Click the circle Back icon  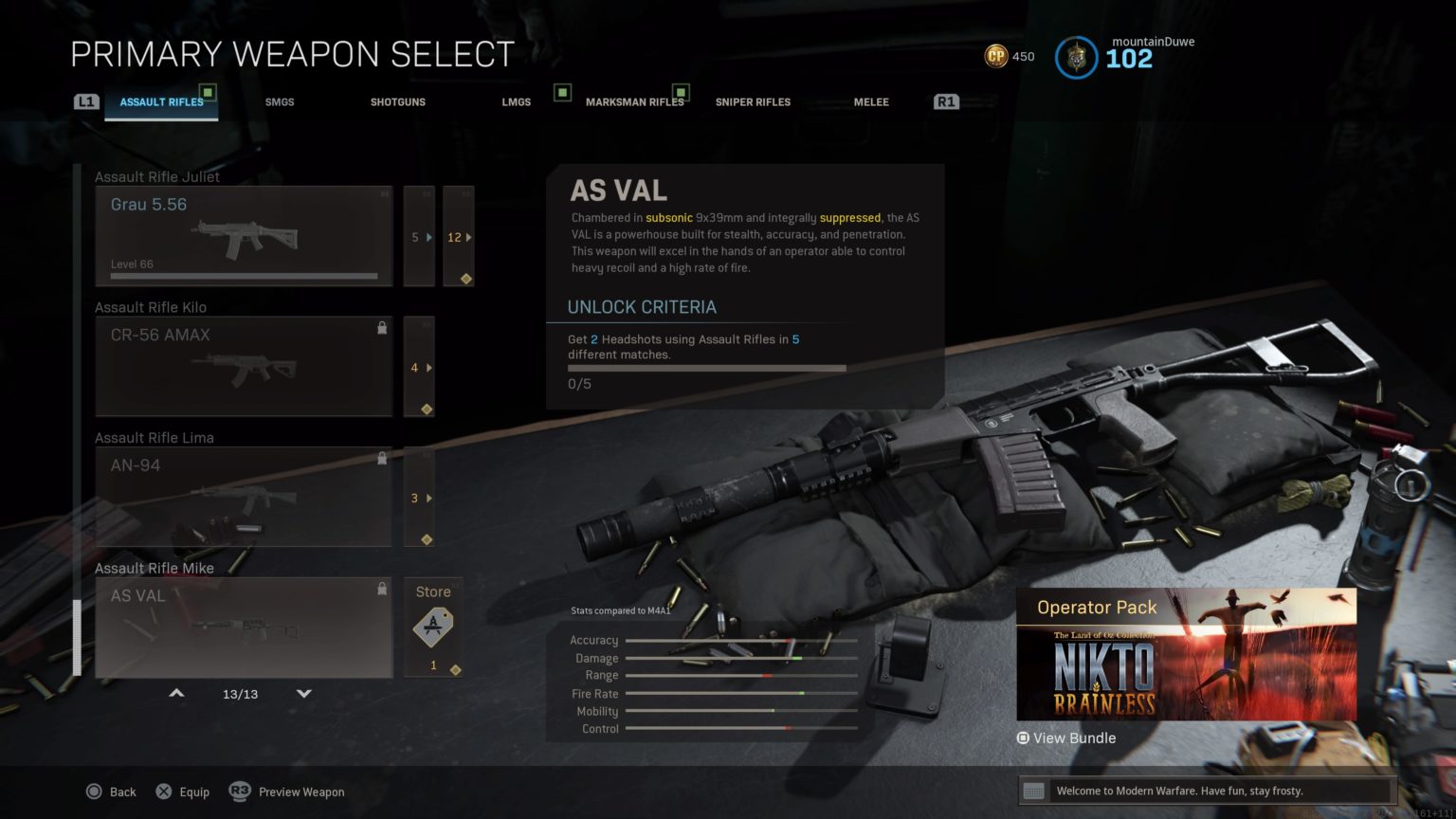(x=95, y=791)
